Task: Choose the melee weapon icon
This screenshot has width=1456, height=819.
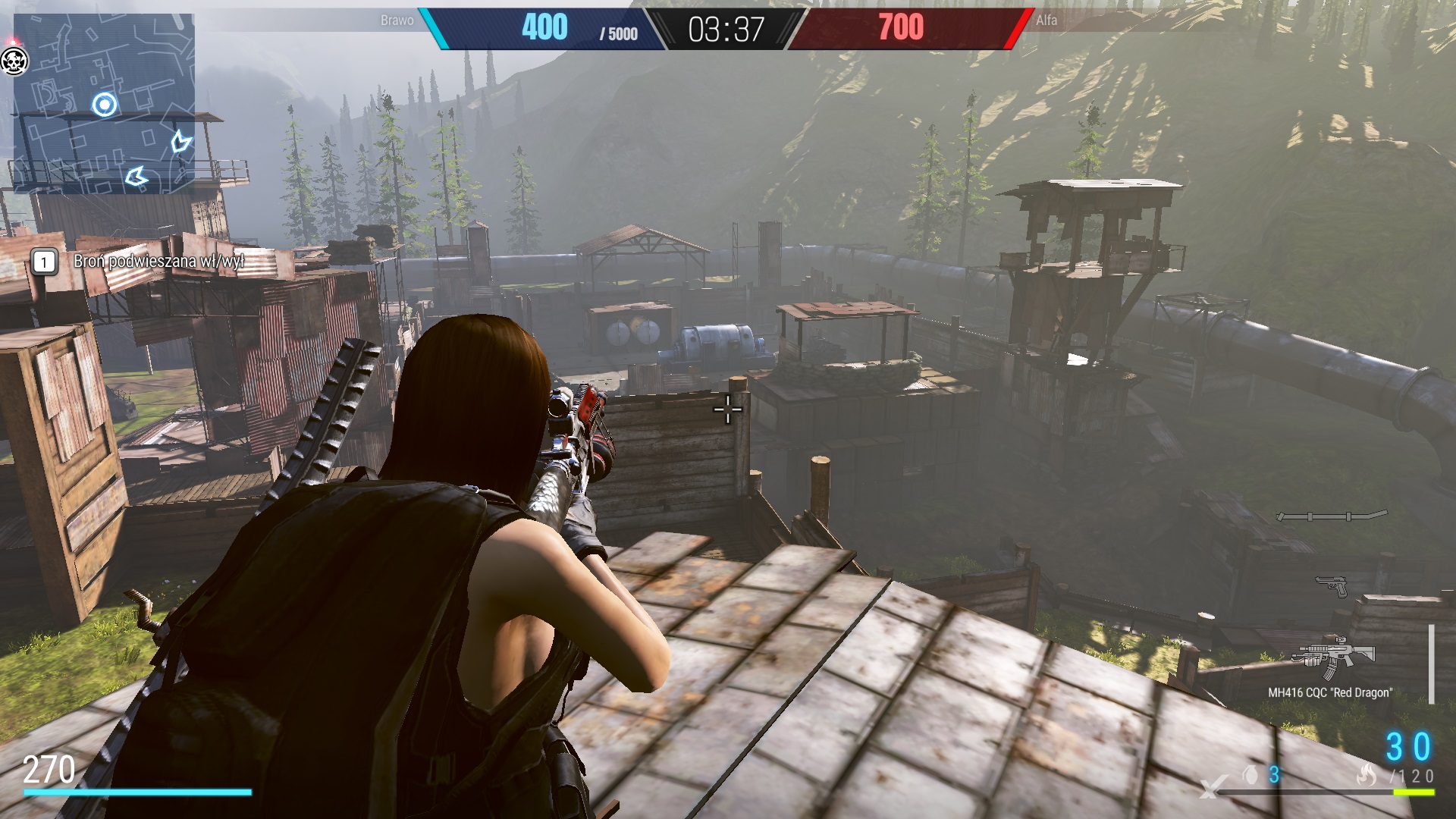Action: 1332,516
